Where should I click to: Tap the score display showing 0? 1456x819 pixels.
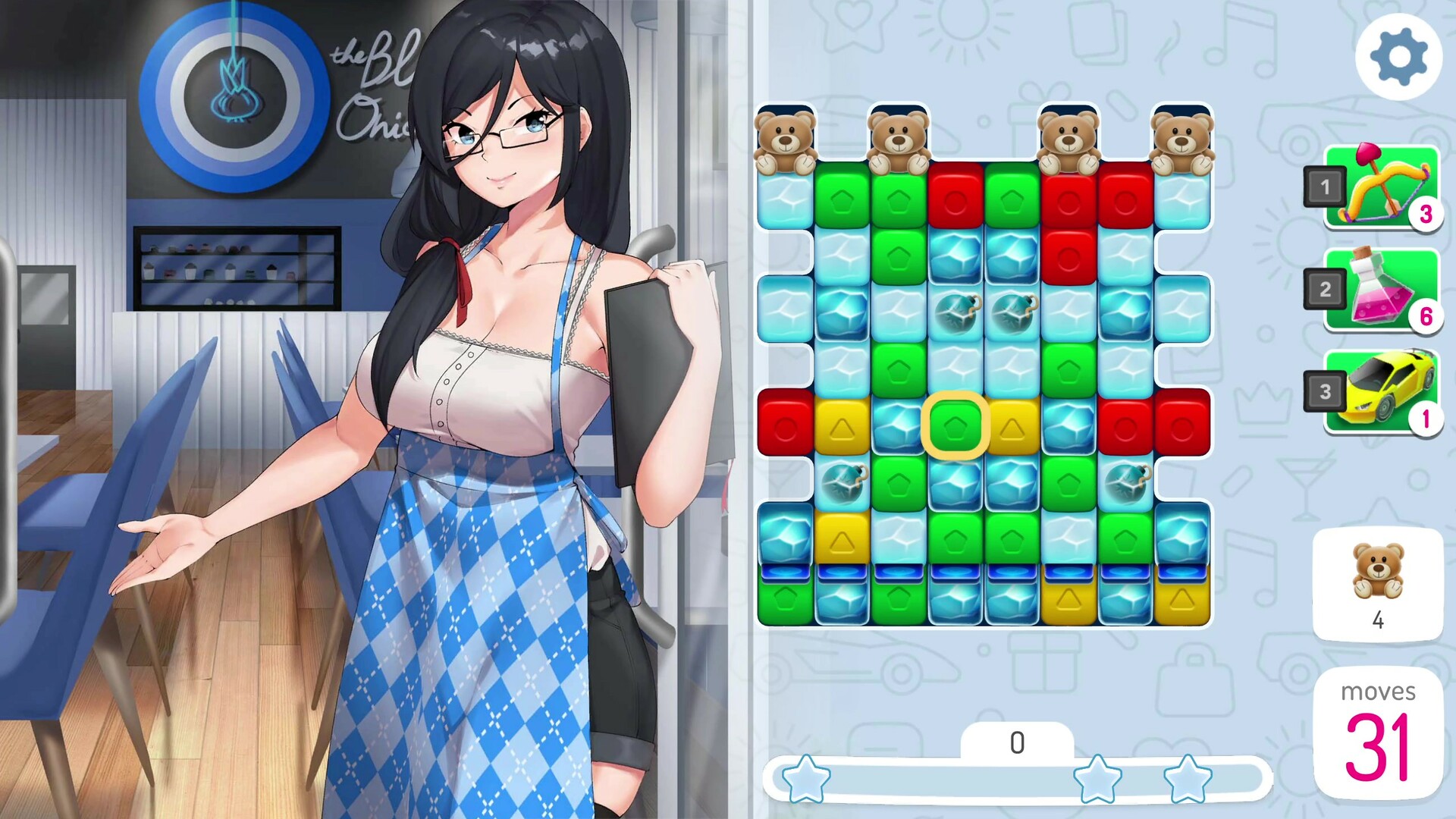pos(1016,743)
